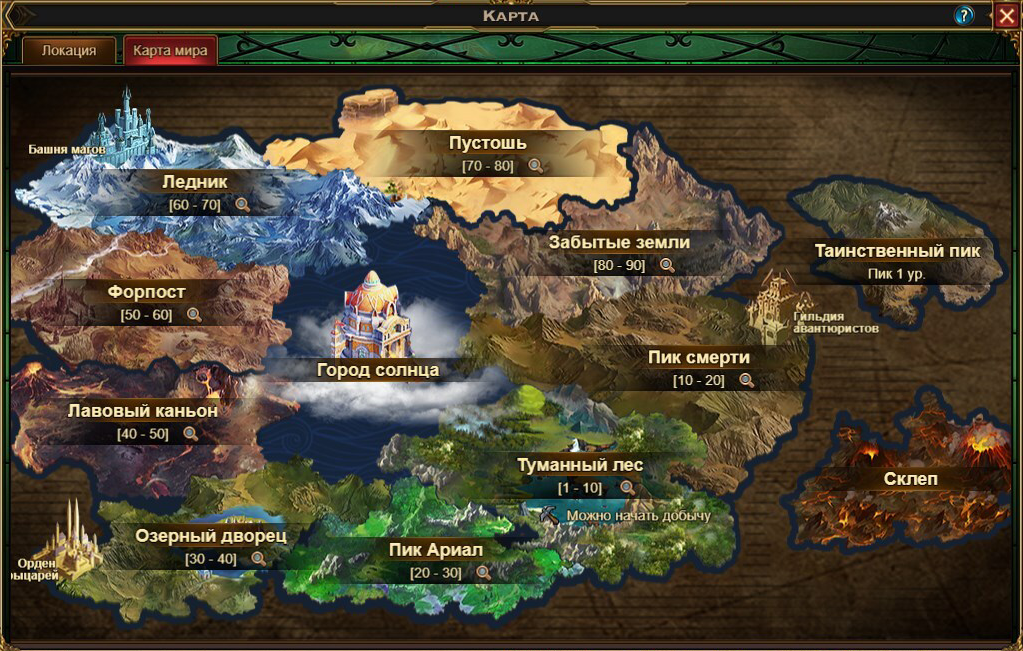This screenshot has height=651, width=1023.
Task: Select the Форпост region label
Action: (x=147, y=292)
